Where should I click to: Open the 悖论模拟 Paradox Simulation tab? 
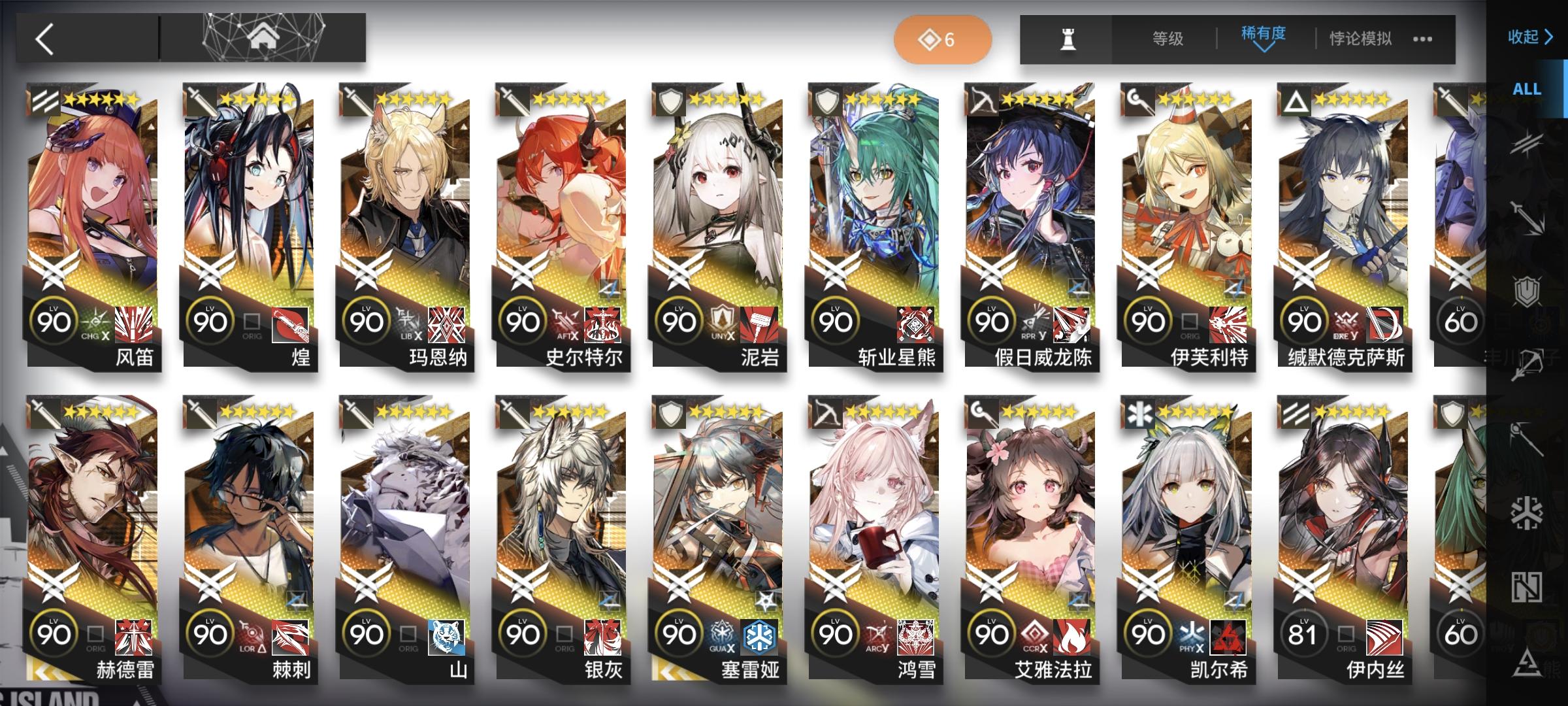coord(1361,39)
